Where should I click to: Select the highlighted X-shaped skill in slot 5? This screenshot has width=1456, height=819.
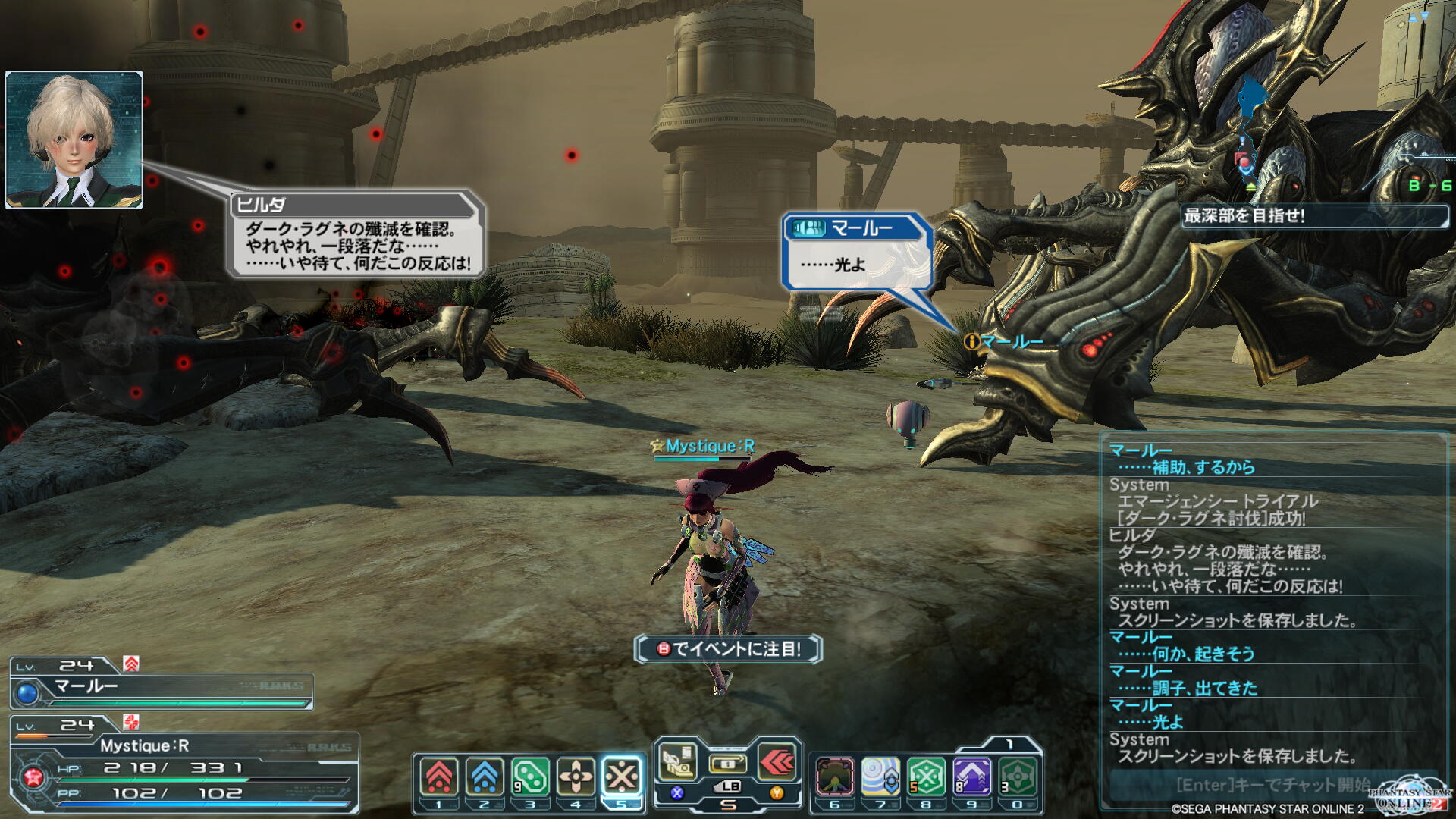pyautogui.click(x=622, y=777)
